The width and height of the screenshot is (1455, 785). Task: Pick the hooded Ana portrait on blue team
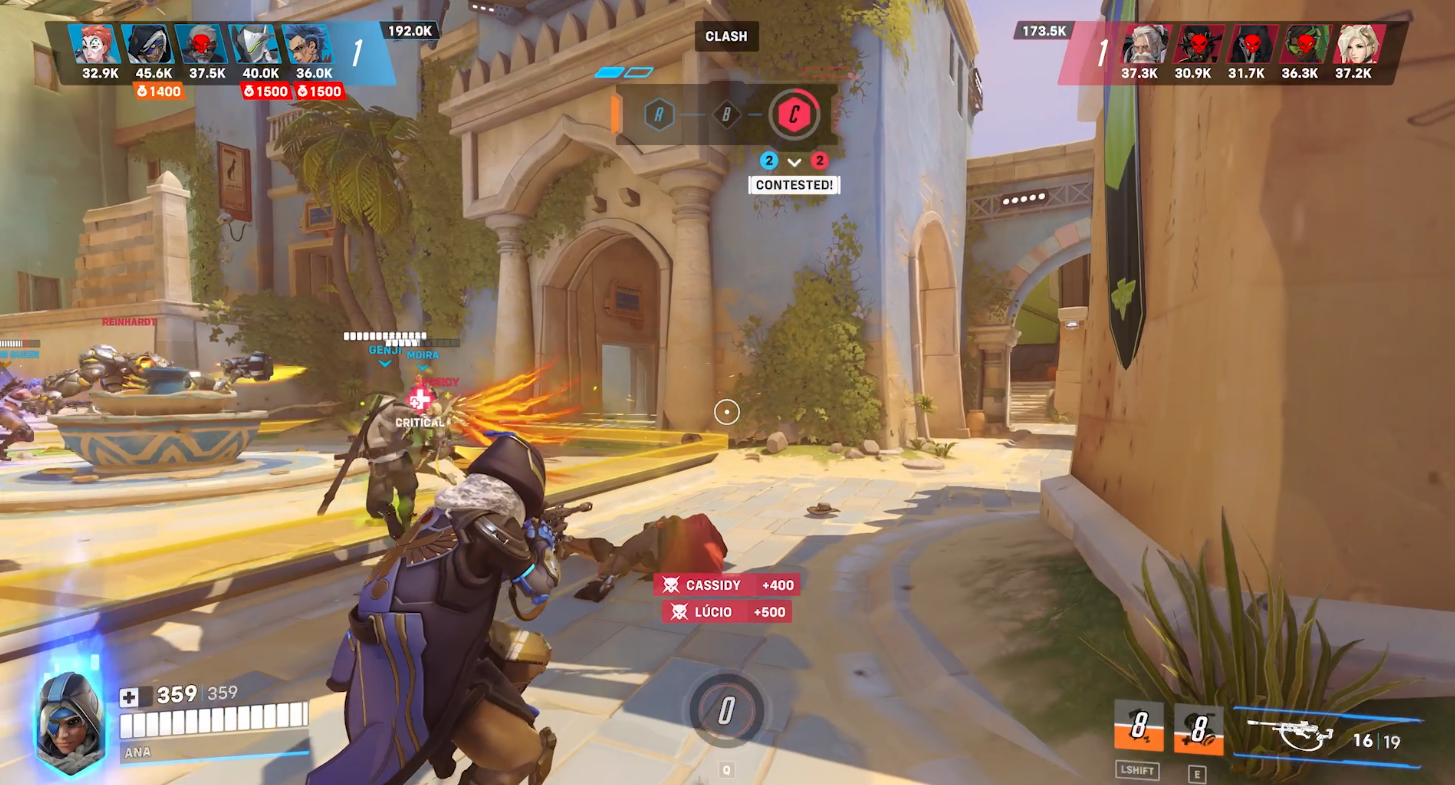pyautogui.click(x=147, y=45)
